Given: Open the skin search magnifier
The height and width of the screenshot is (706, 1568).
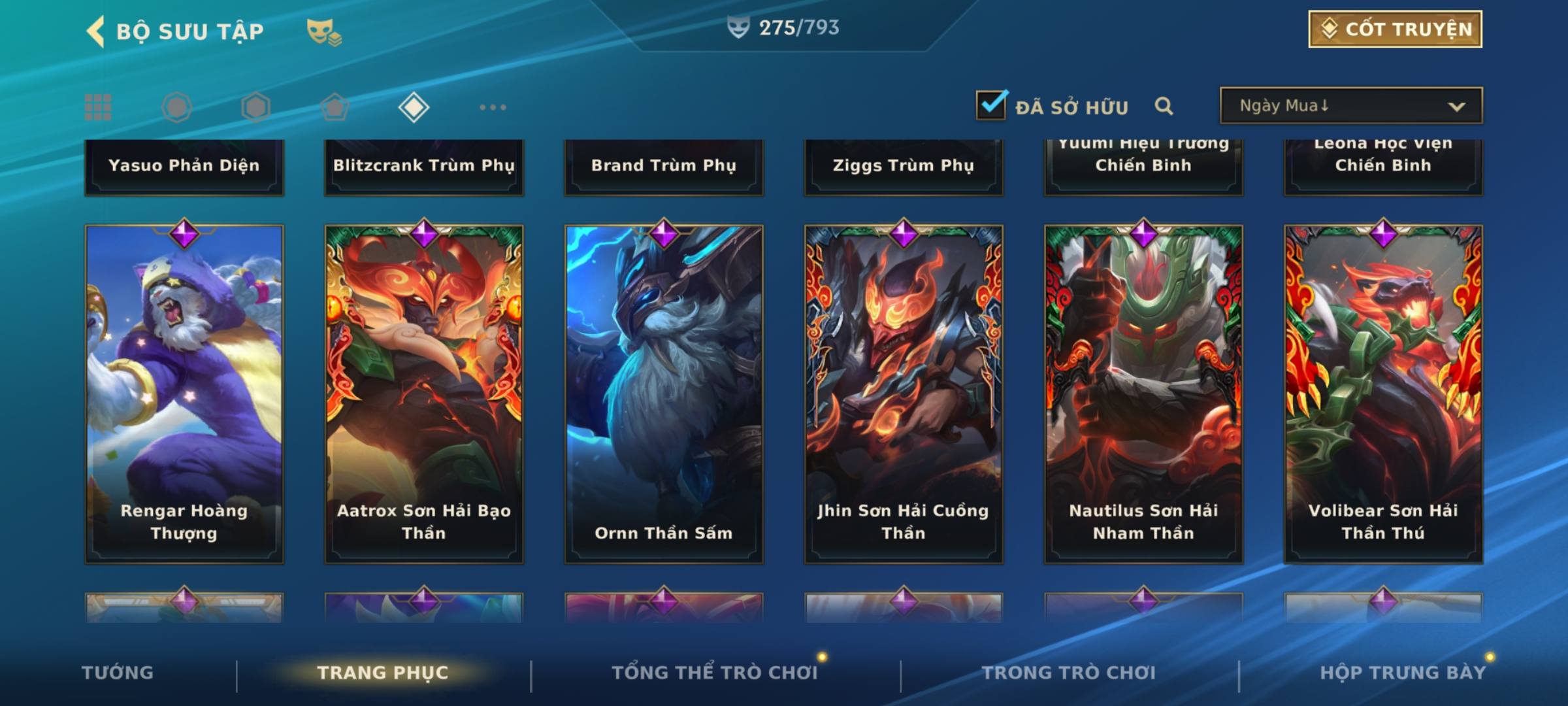Looking at the screenshot, I should pos(1164,106).
